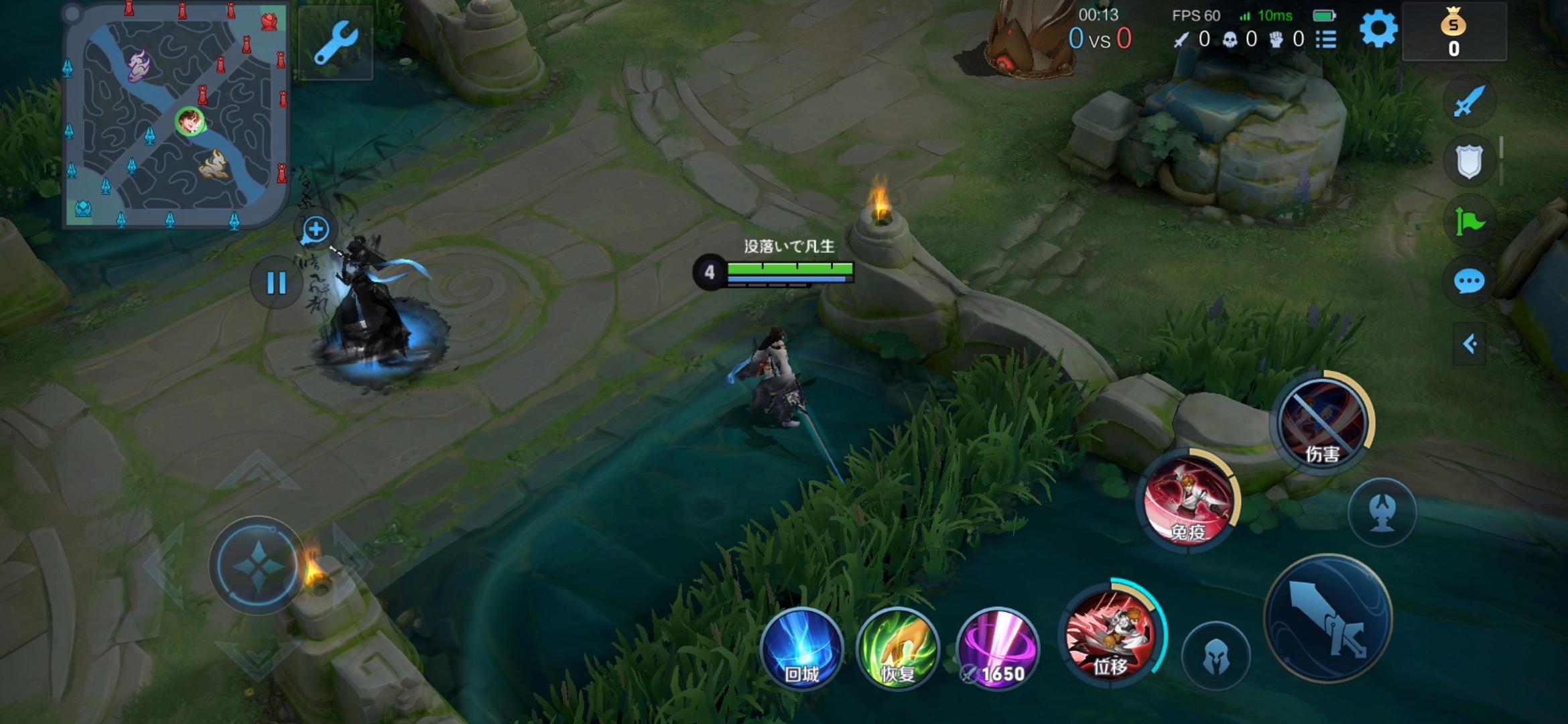Buy the recommended 1650 item
Viewport: 1568px width, 724px height.
pyautogui.click(x=997, y=649)
